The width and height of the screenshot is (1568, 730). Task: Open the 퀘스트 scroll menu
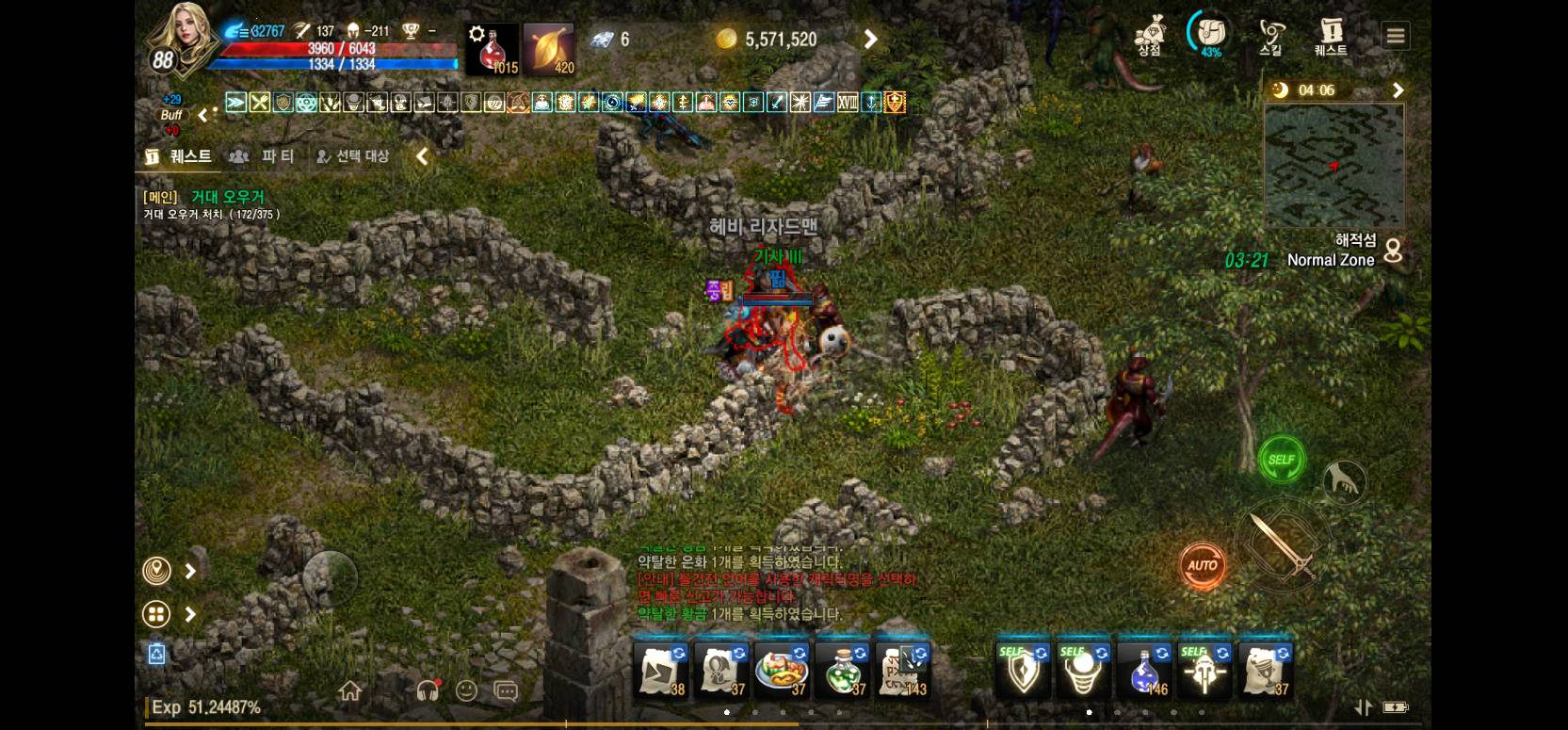coord(1331,36)
